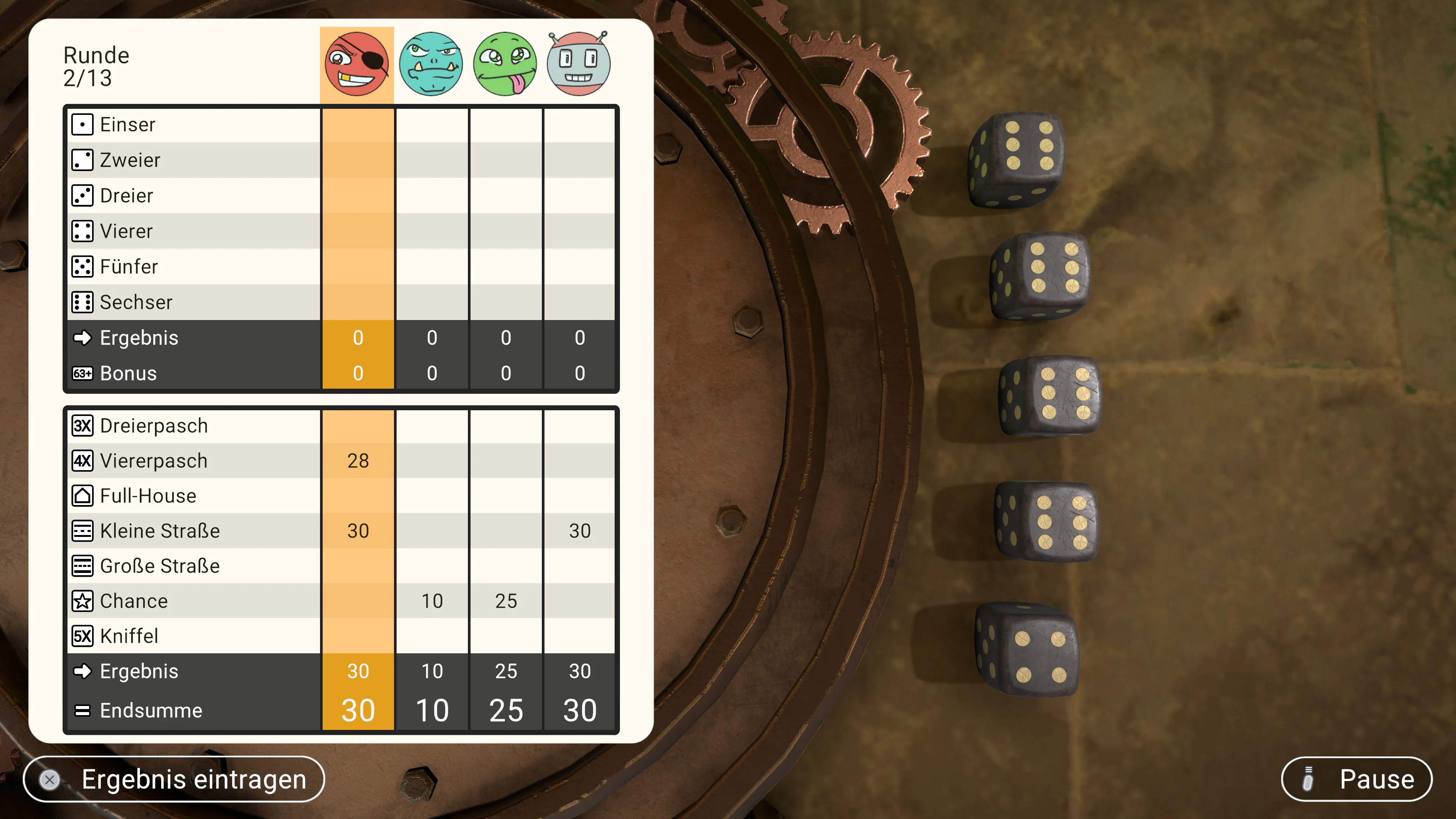The image size is (1456, 819).
Task: Click the Full-House house icon
Action: tap(83, 496)
